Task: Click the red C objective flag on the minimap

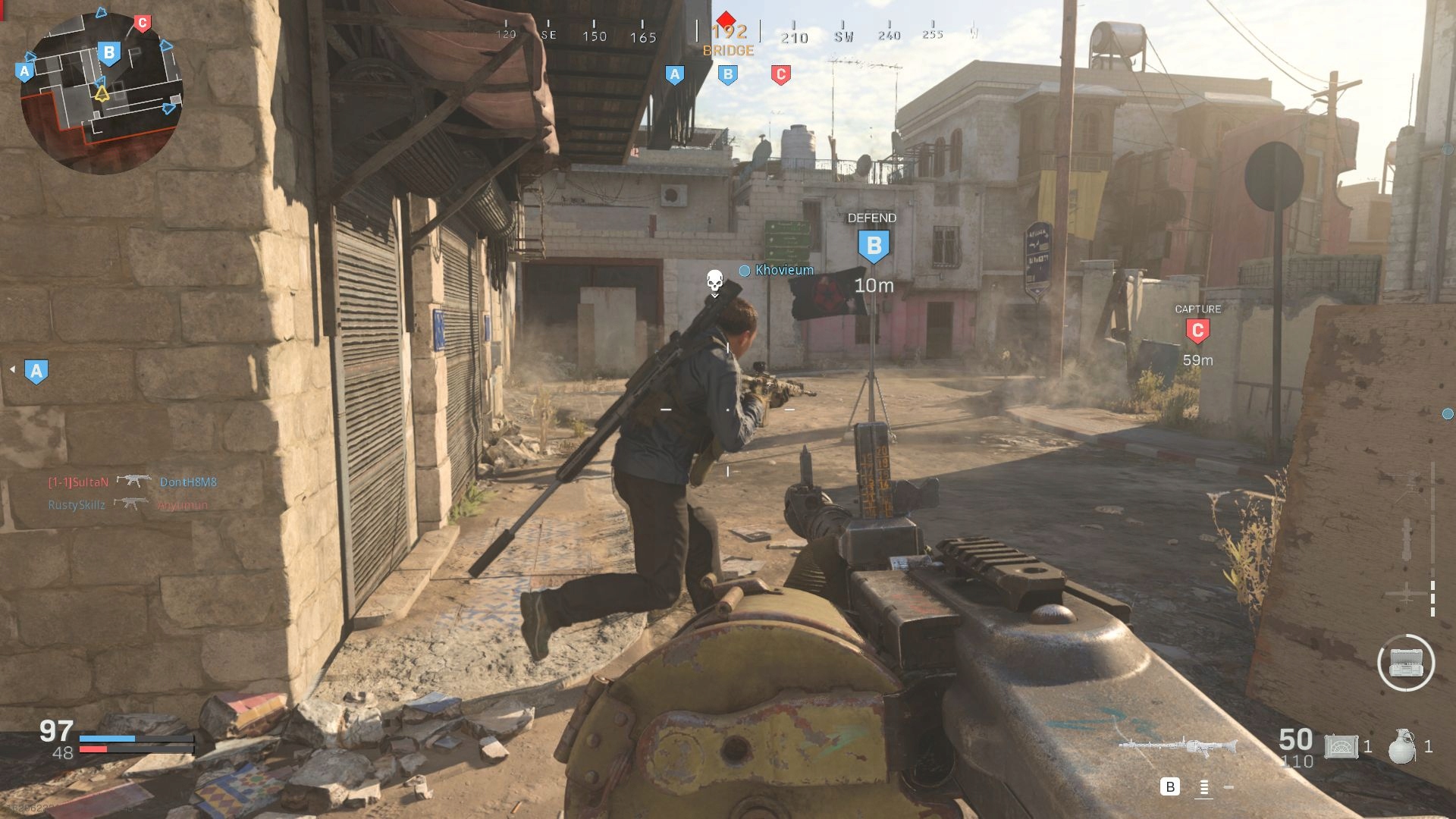Action: point(142,24)
